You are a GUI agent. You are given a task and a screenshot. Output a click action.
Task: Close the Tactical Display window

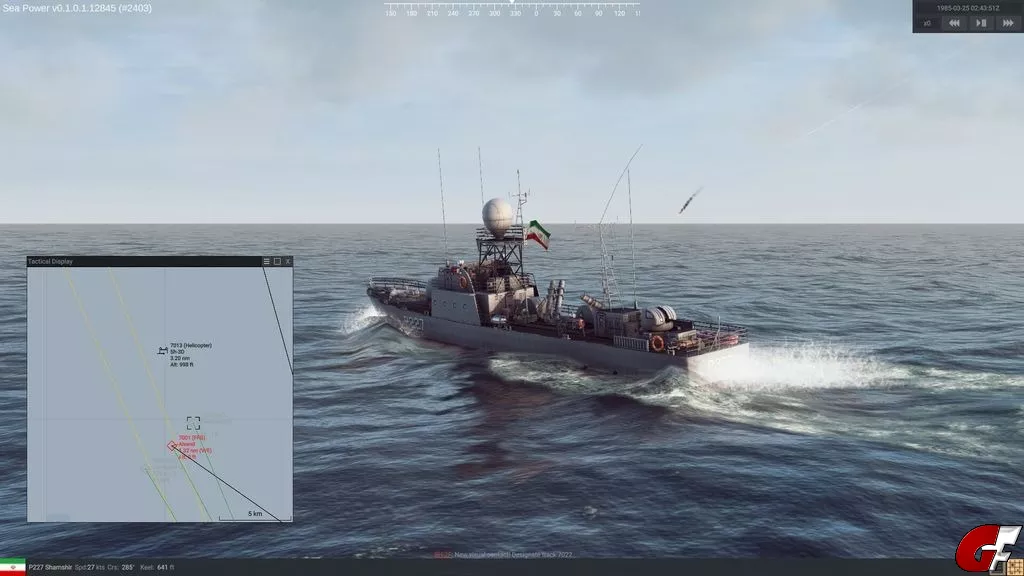[x=288, y=261]
